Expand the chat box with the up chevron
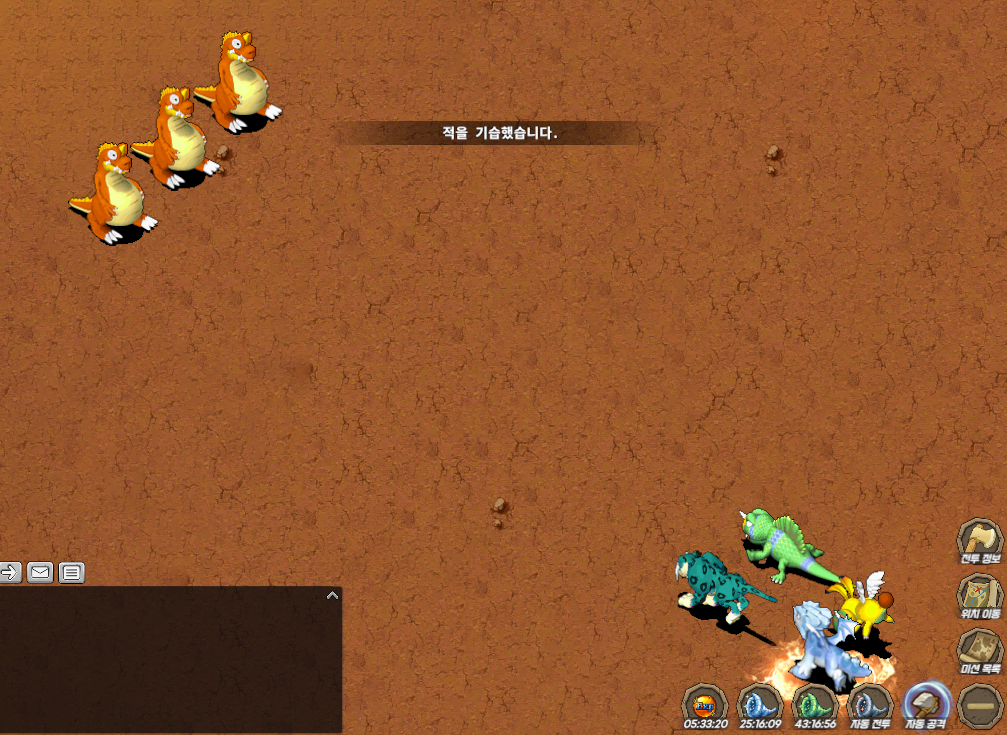This screenshot has width=1007, height=735. coord(332,595)
